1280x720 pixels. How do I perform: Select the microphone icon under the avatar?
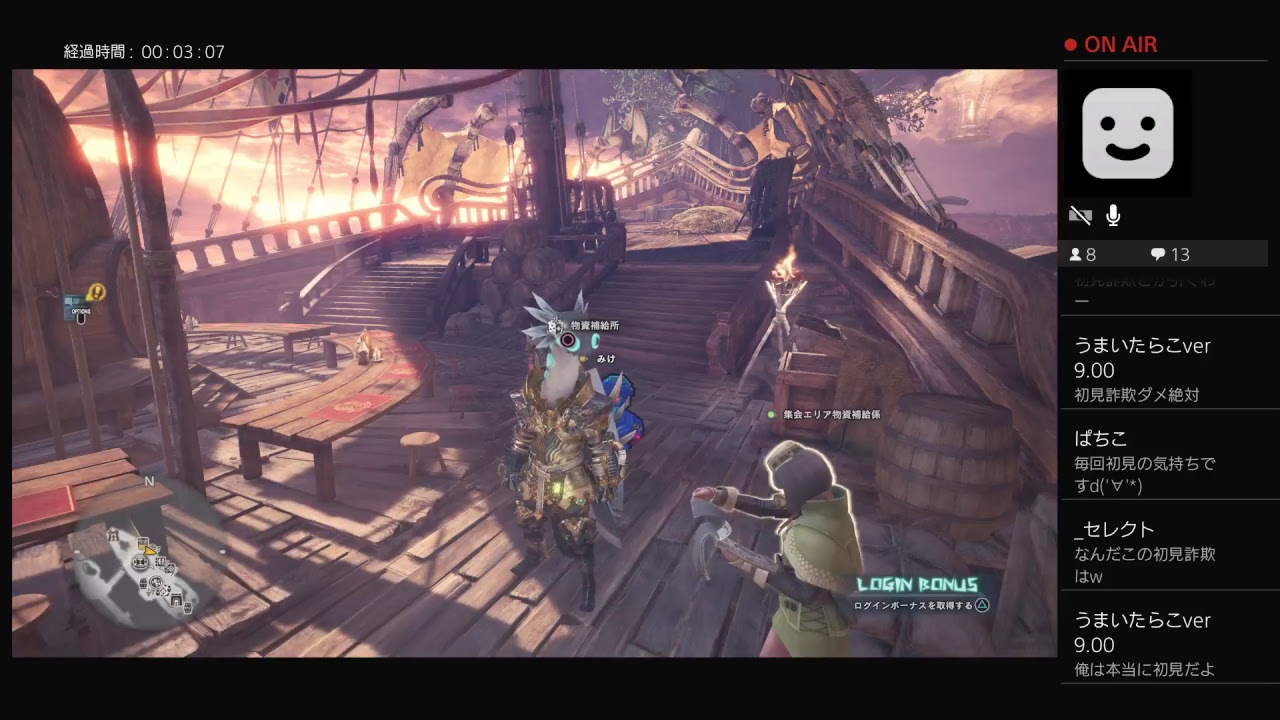click(x=1113, y=215)
